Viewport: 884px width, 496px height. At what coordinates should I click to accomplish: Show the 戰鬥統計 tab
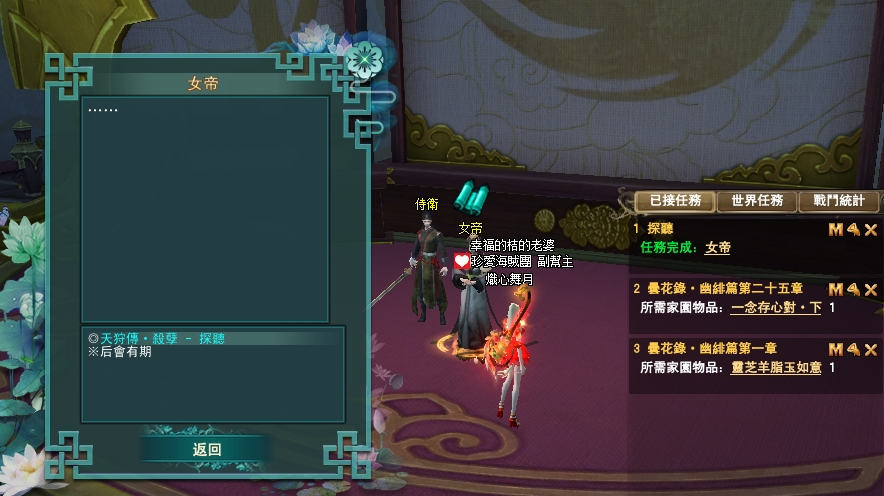point(838,201)
